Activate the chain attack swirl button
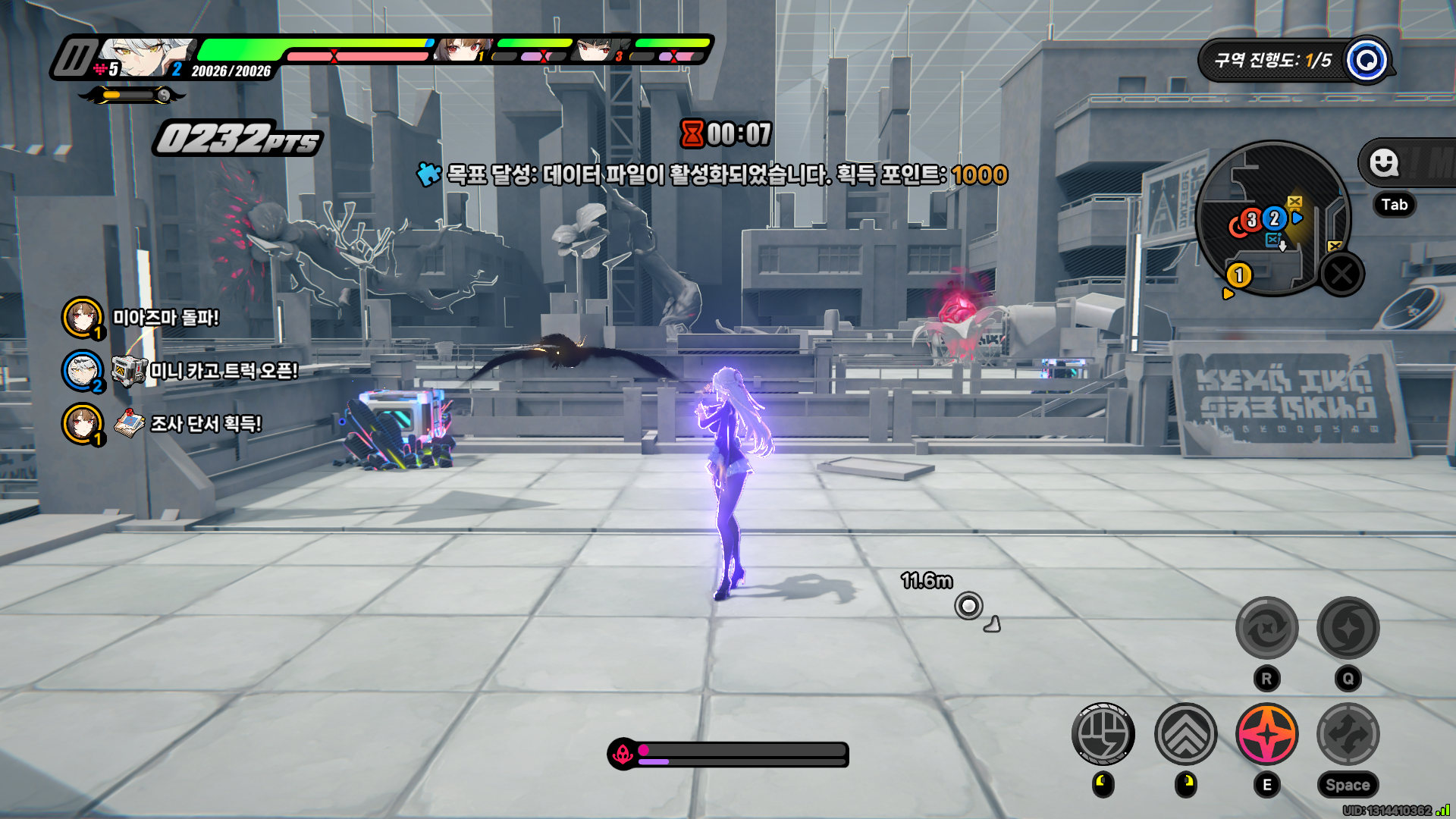Viewport: 1456px width, 819px height. point(1266,628)
